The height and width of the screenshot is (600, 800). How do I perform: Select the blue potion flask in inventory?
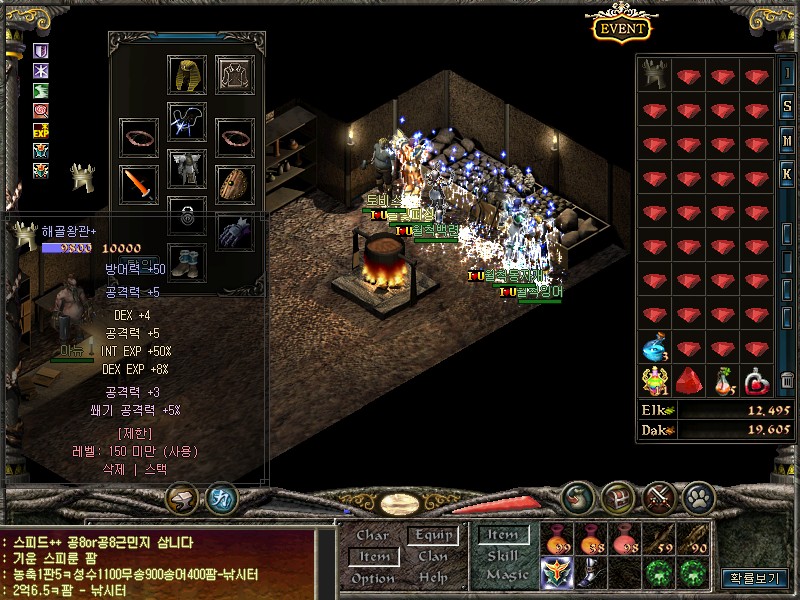pyautogui.click(x=657, y=349)
